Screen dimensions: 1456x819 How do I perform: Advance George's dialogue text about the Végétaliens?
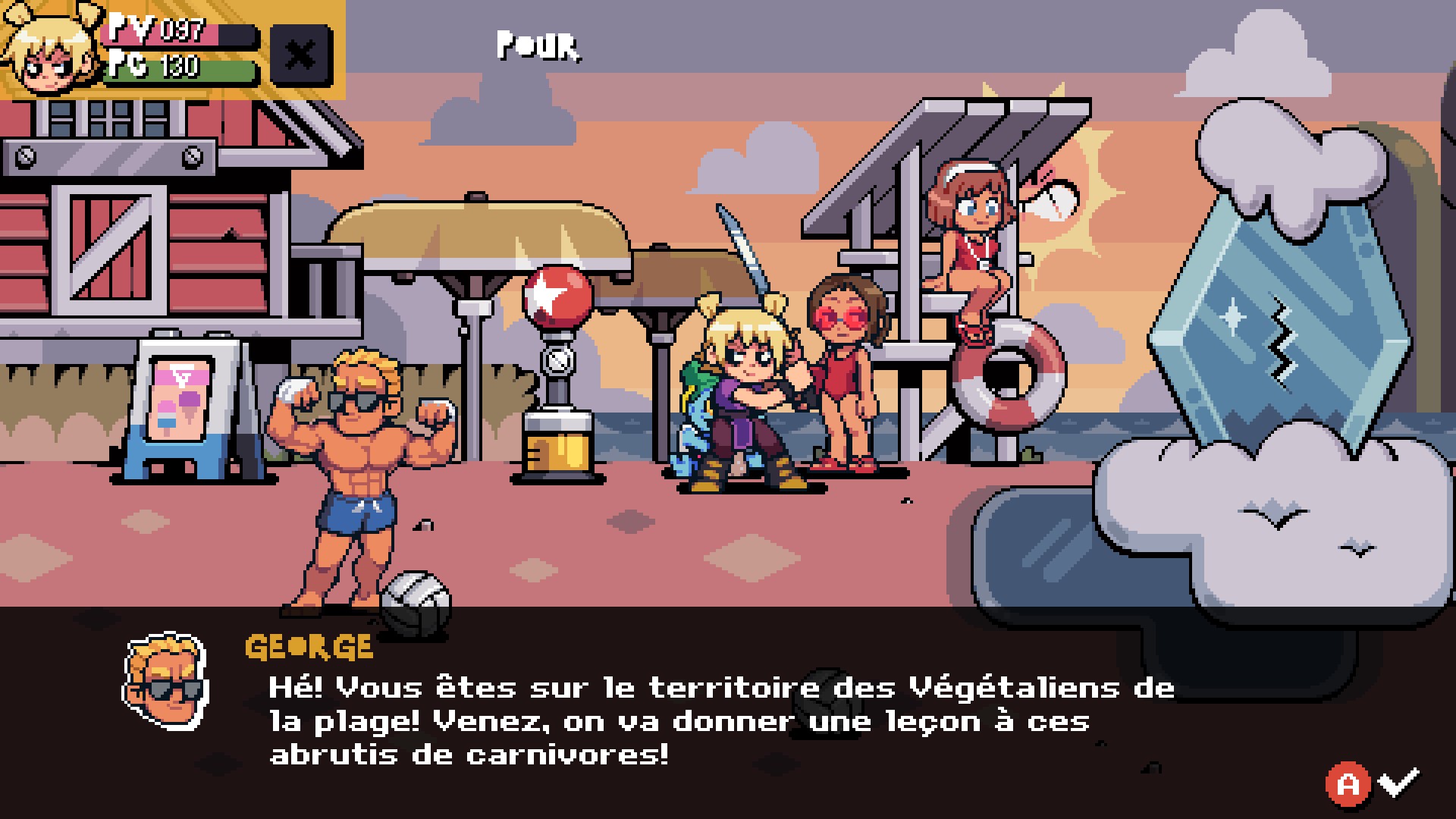coord(720,720)
